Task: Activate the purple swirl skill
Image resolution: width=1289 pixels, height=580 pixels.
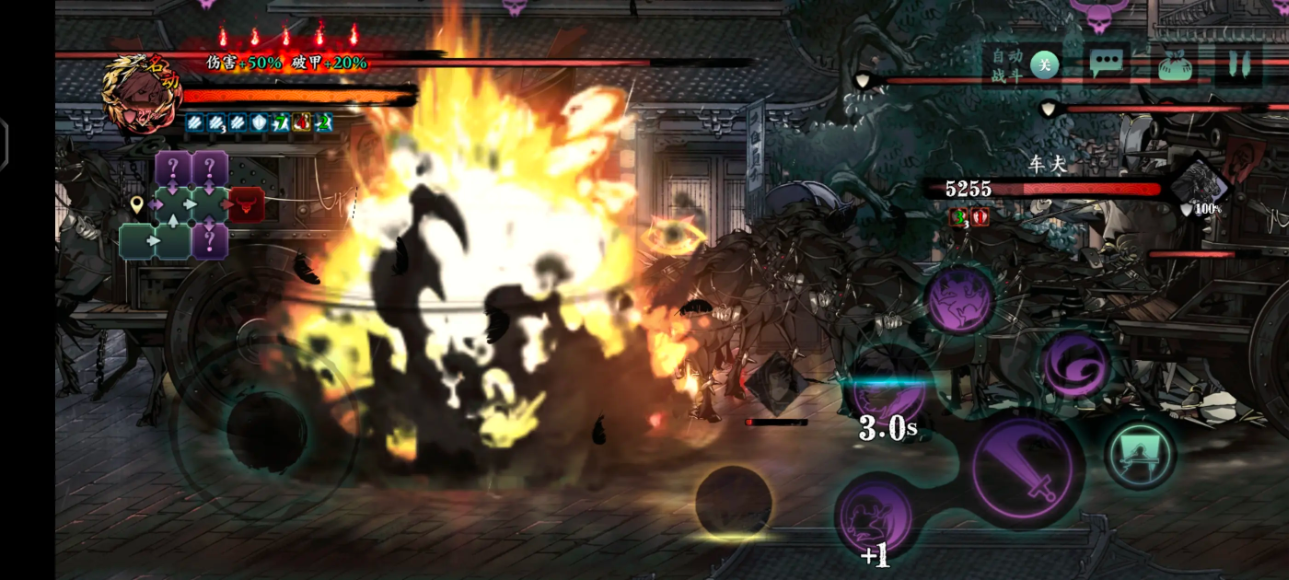Action: (x=1076, y=365)
